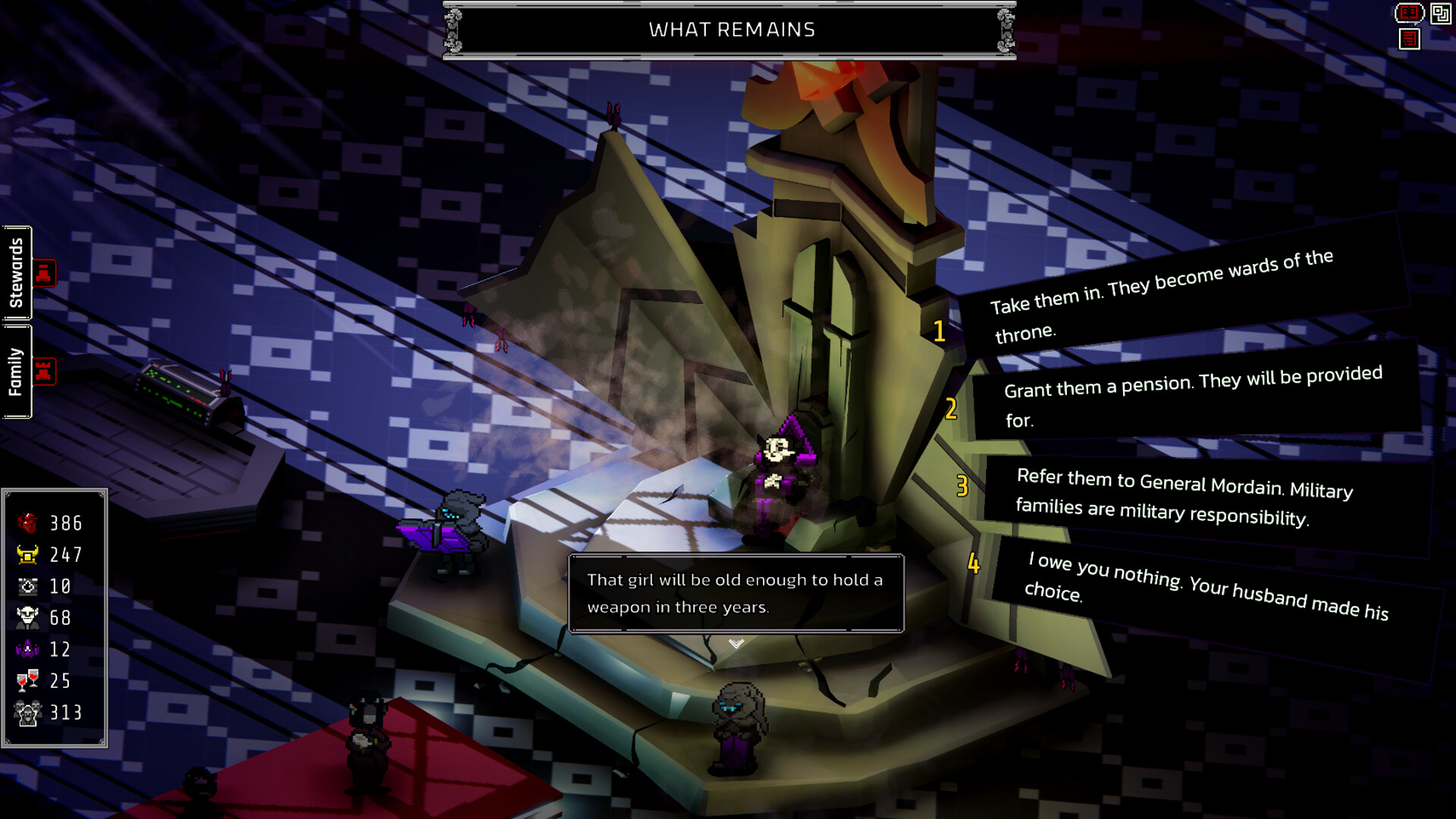Click the red rook icon beside Family
1456x819 pixels.
pos(44,372)
